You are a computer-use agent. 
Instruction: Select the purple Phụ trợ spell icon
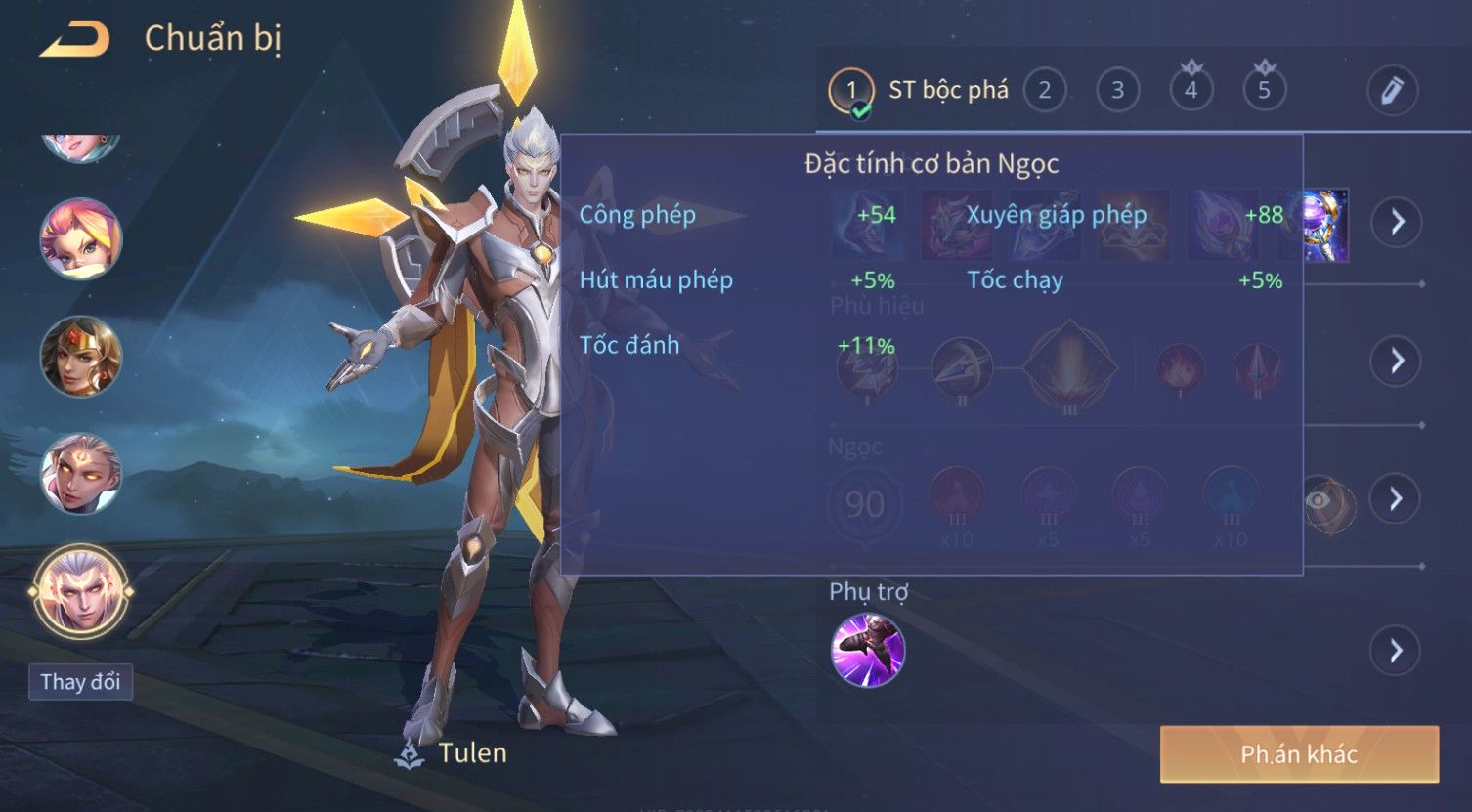[x=867, y=650]
